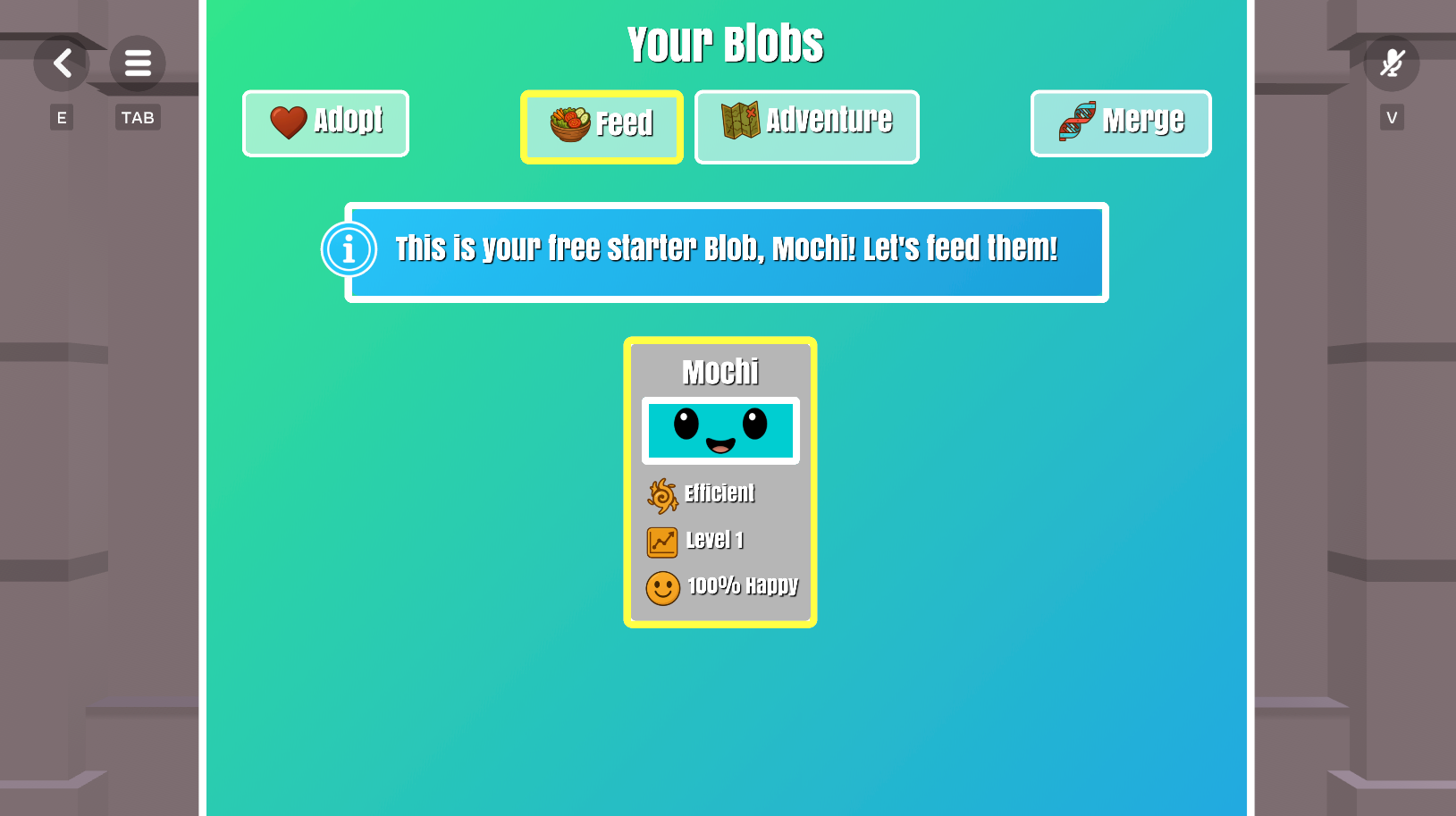Switch to the Adventure tab
Image resolution: width=1456 pixels, height=816 pixels.
tap(805, 126)
